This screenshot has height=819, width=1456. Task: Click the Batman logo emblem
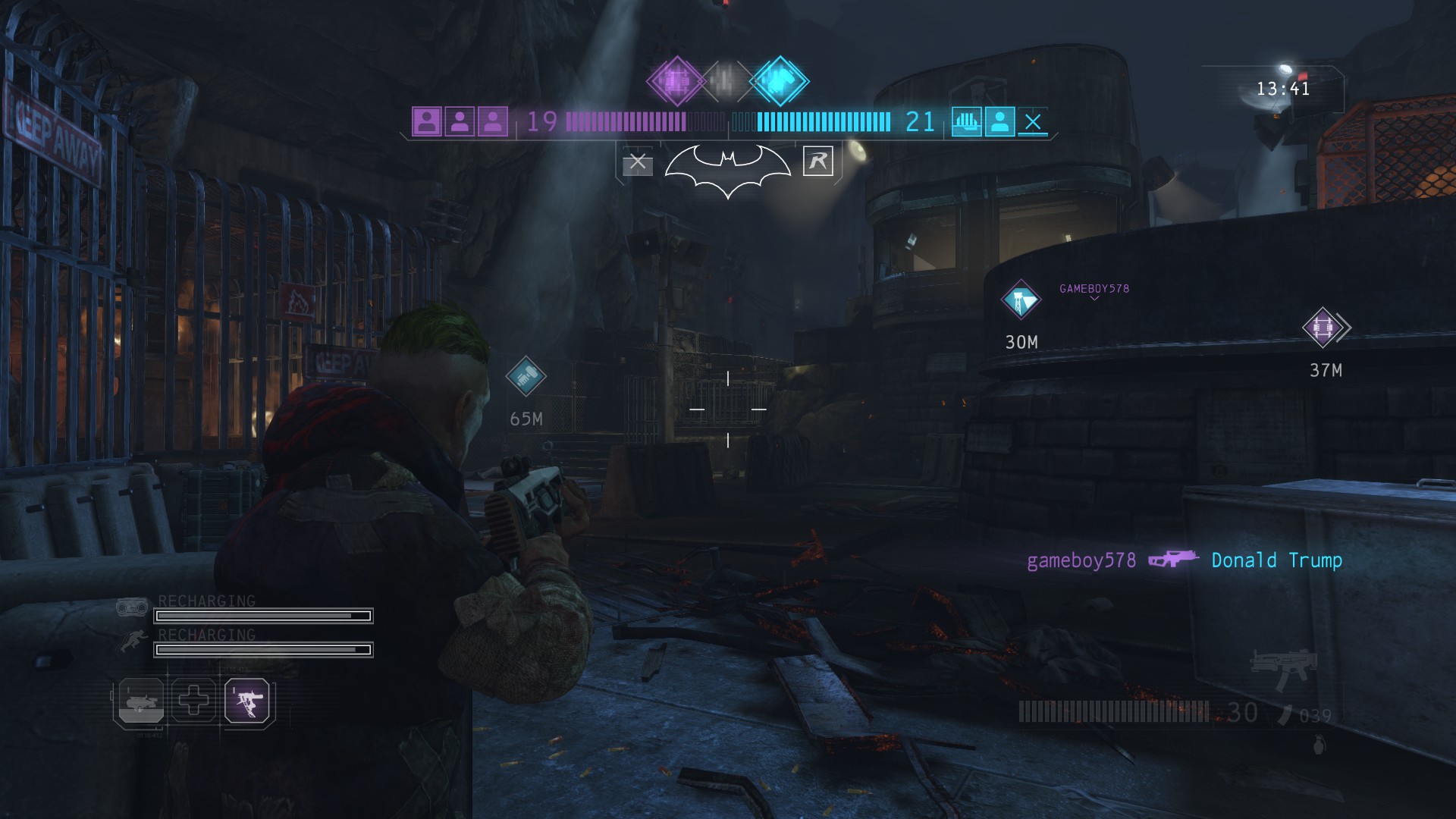tap(727, 169)
